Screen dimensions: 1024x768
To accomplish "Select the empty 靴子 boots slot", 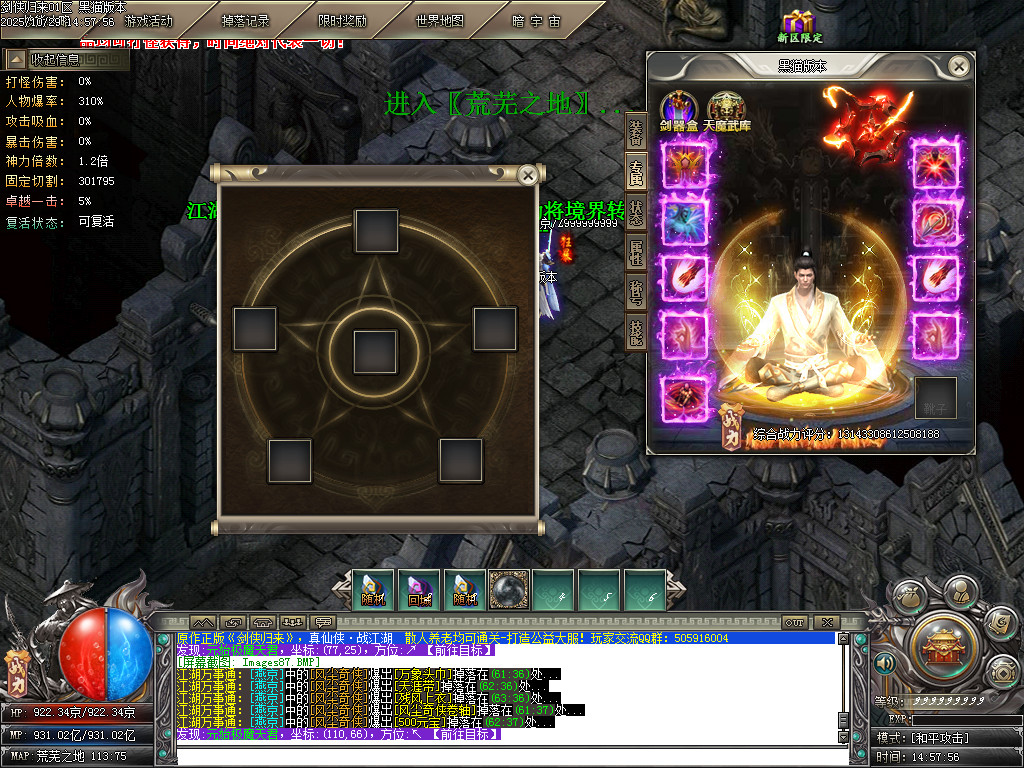I will pos(935,398).
